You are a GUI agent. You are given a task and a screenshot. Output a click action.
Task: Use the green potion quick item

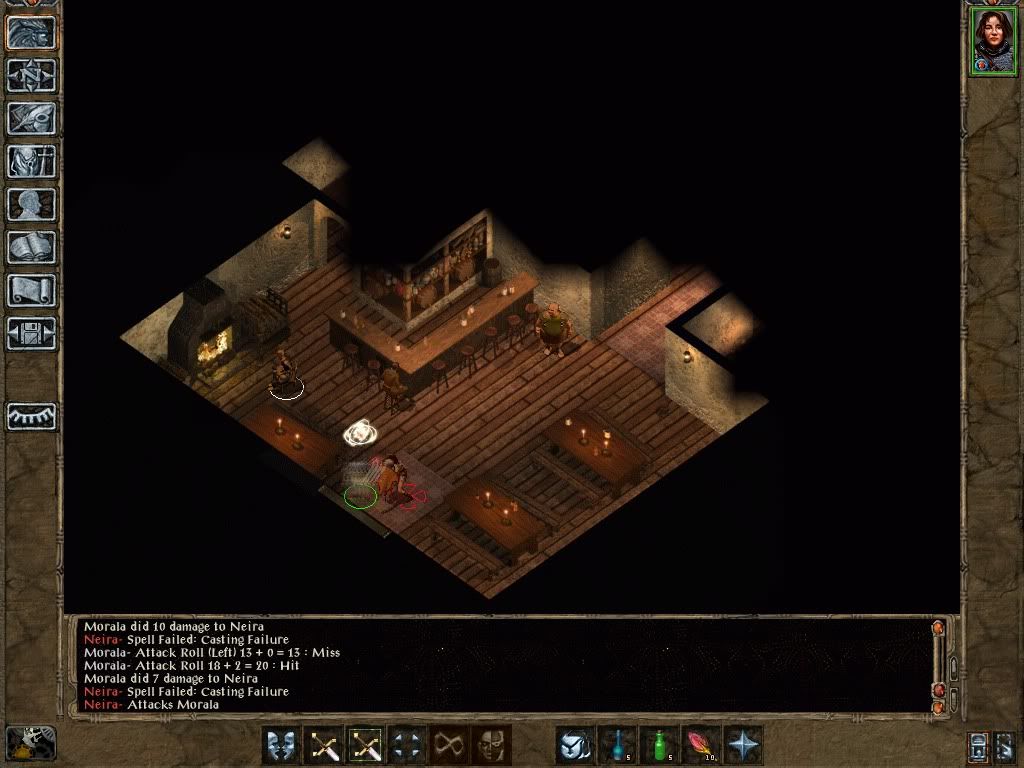pos(660,745)
